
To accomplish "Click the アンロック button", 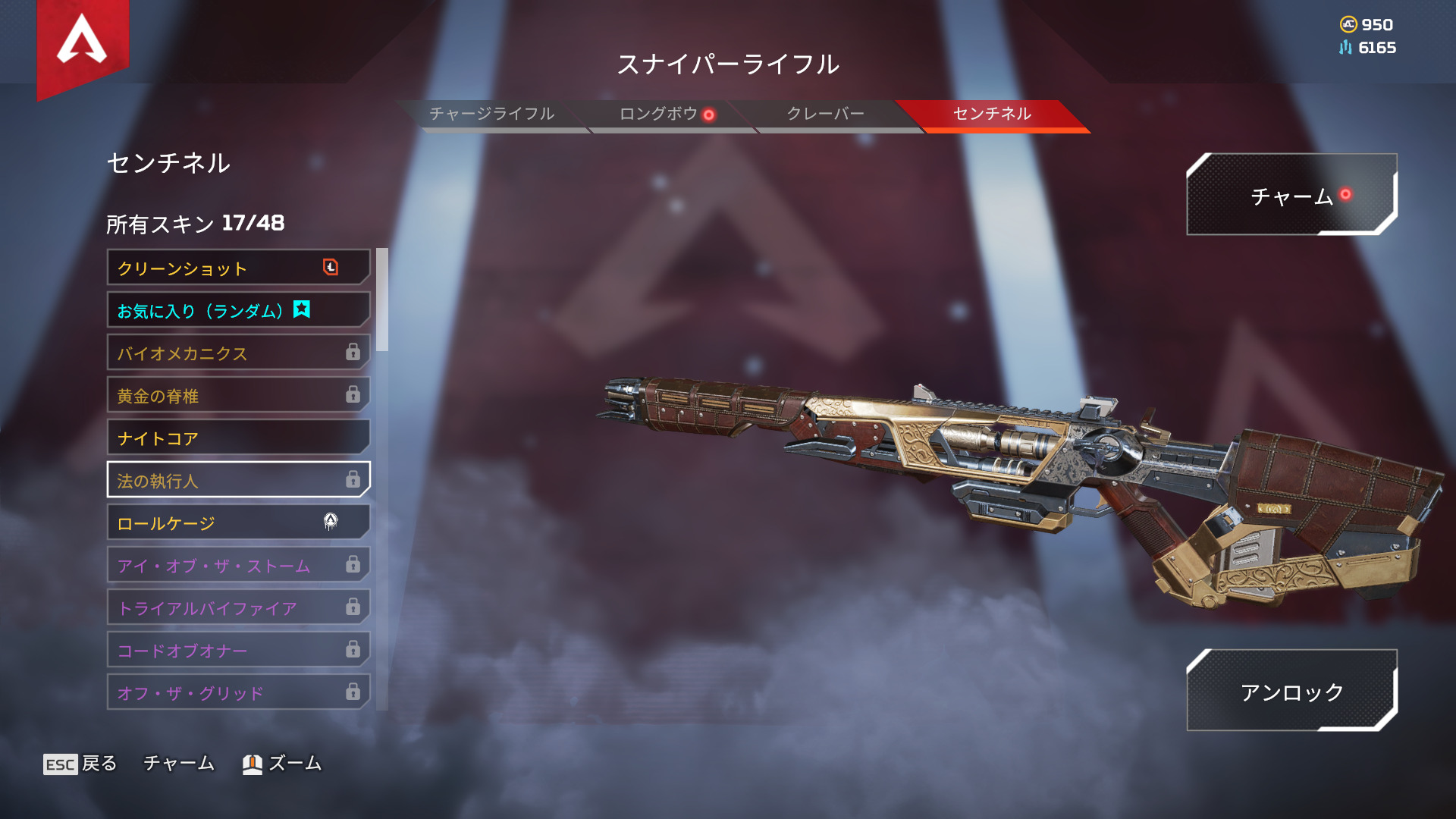I will point(1291,691).
